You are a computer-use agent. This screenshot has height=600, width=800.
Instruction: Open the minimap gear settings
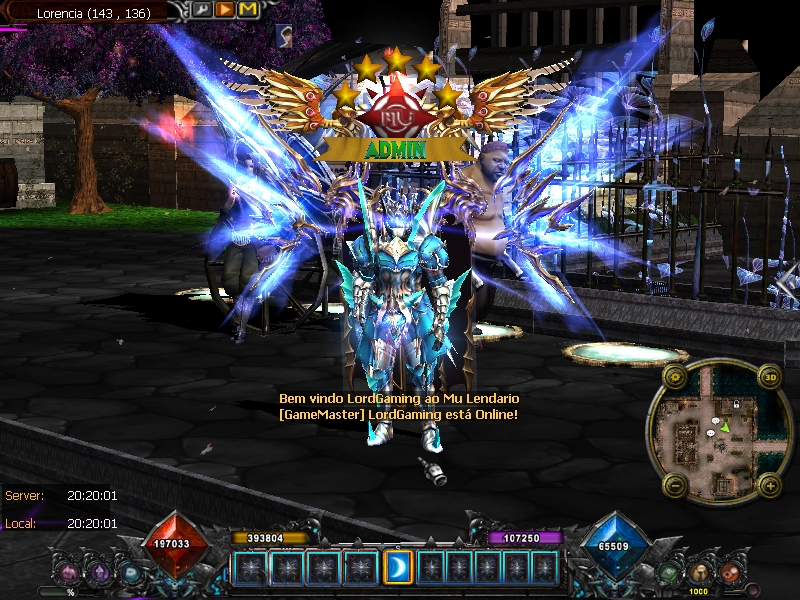click(x=675, y=377)
